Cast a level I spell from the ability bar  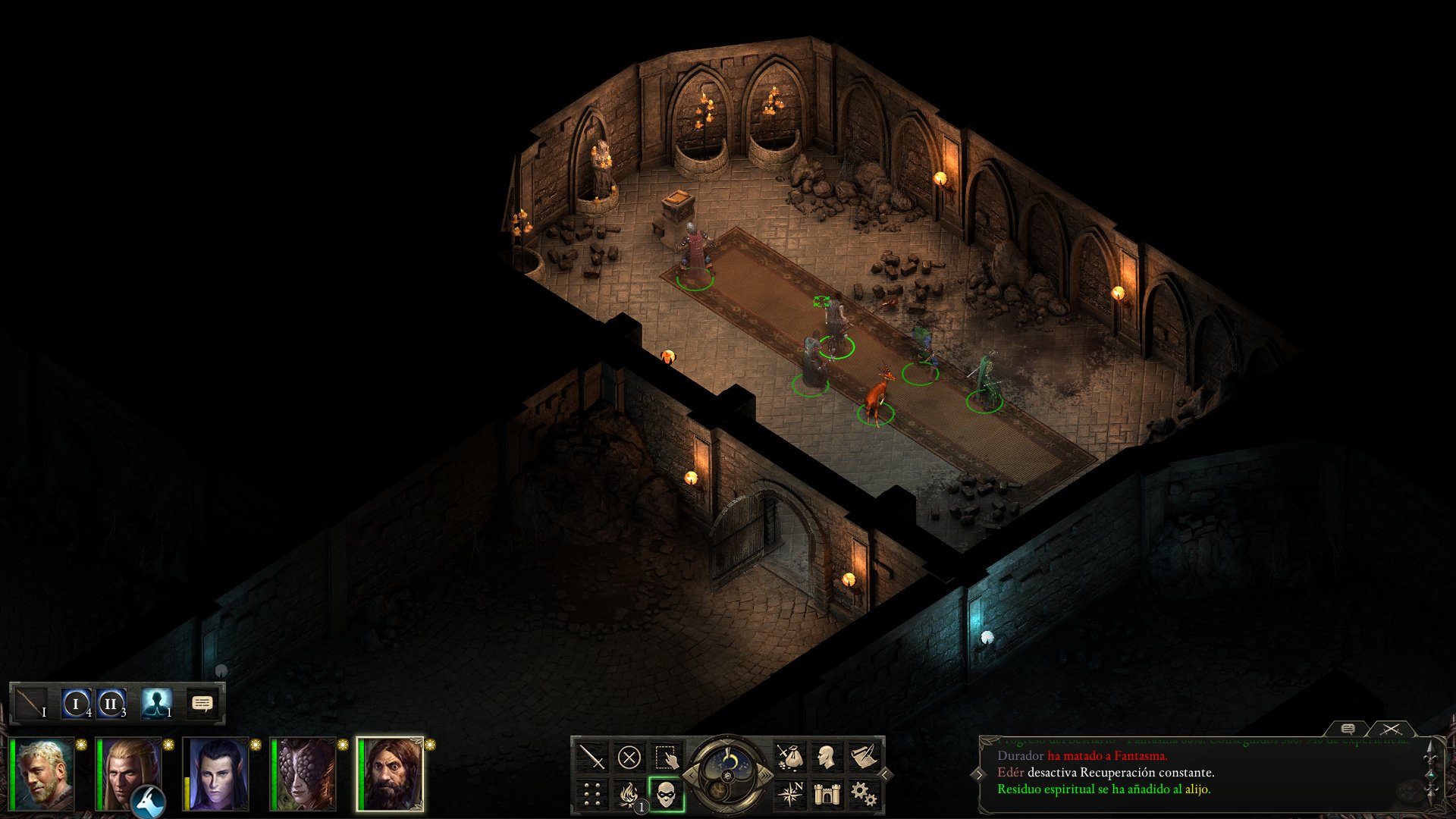point(76,704)
